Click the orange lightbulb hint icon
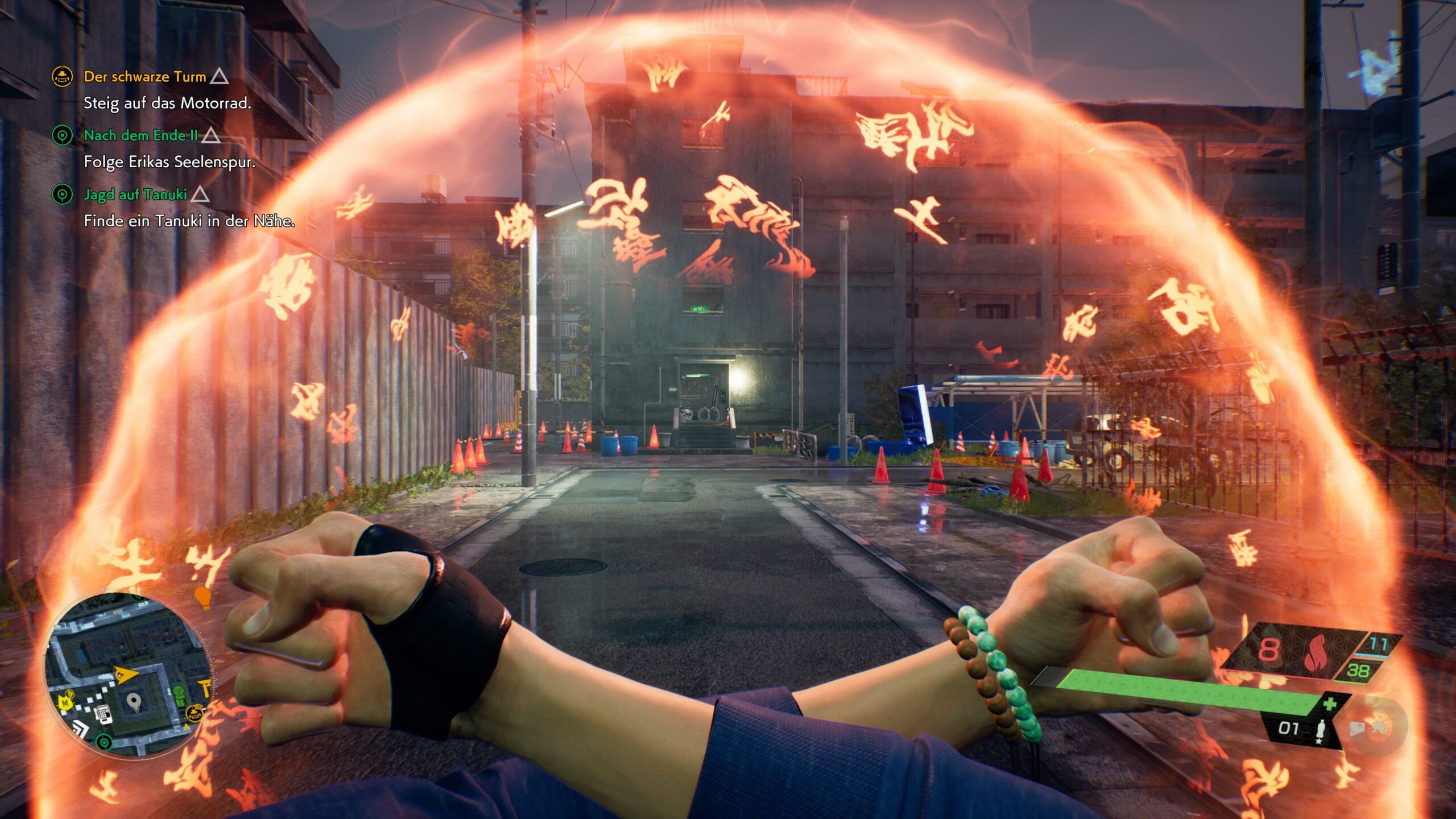This screenshot has height=819, width=1456. click(x=202, y=597)
